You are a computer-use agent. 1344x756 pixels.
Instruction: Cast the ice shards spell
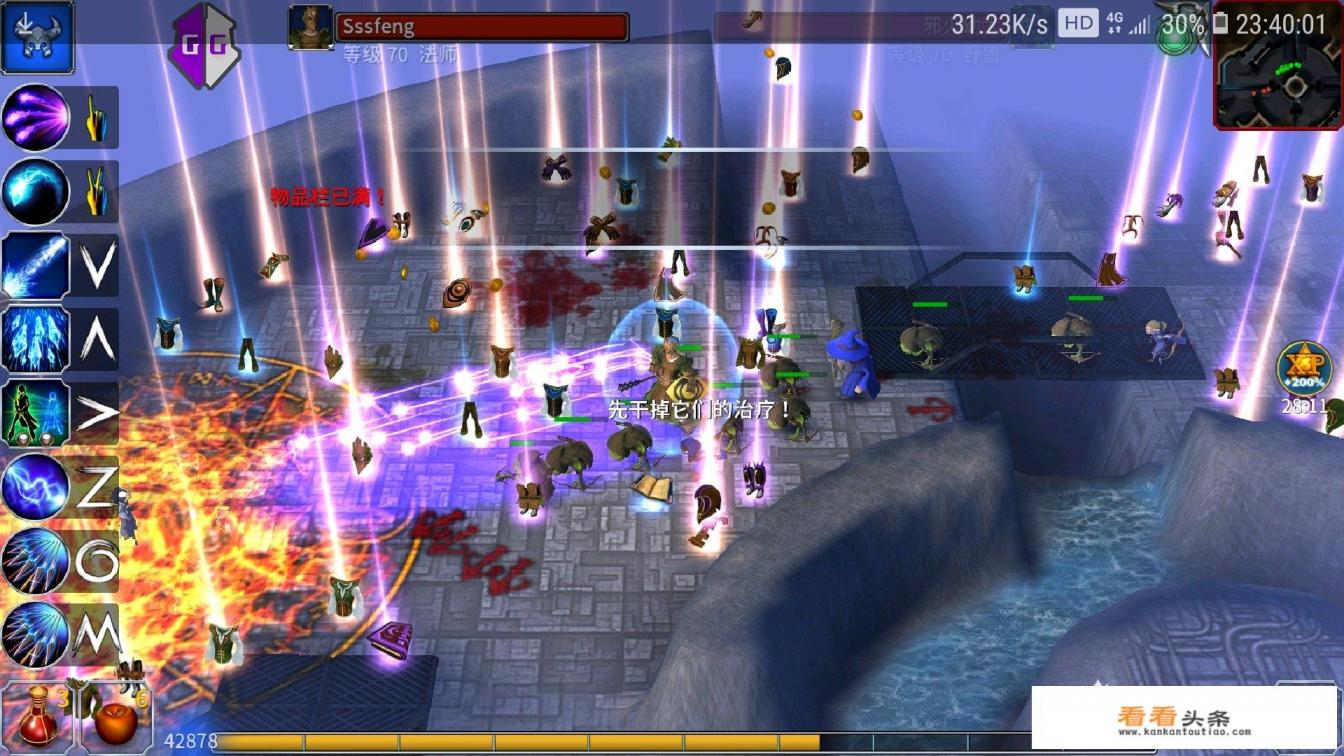click(x=36, y=339)
